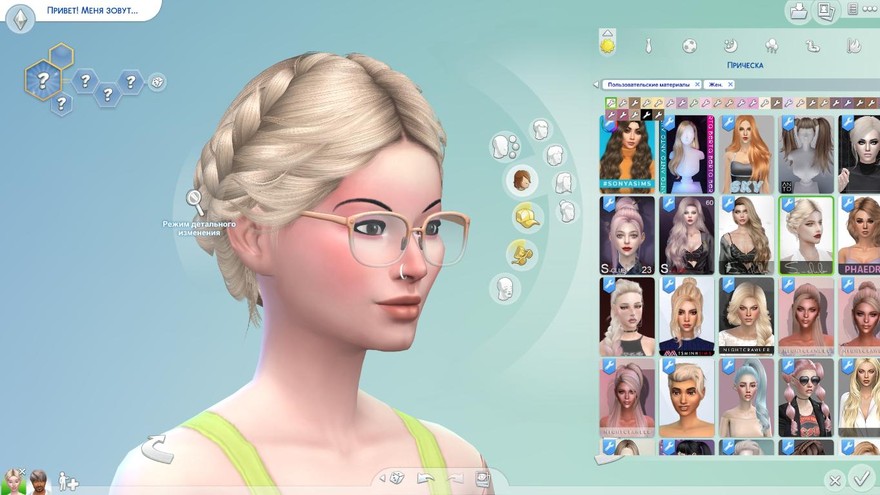Image resolution: width=880 pixels, height=495 pixels.
Task: Cancel with the X button beside checkmark
Action: 834,481
